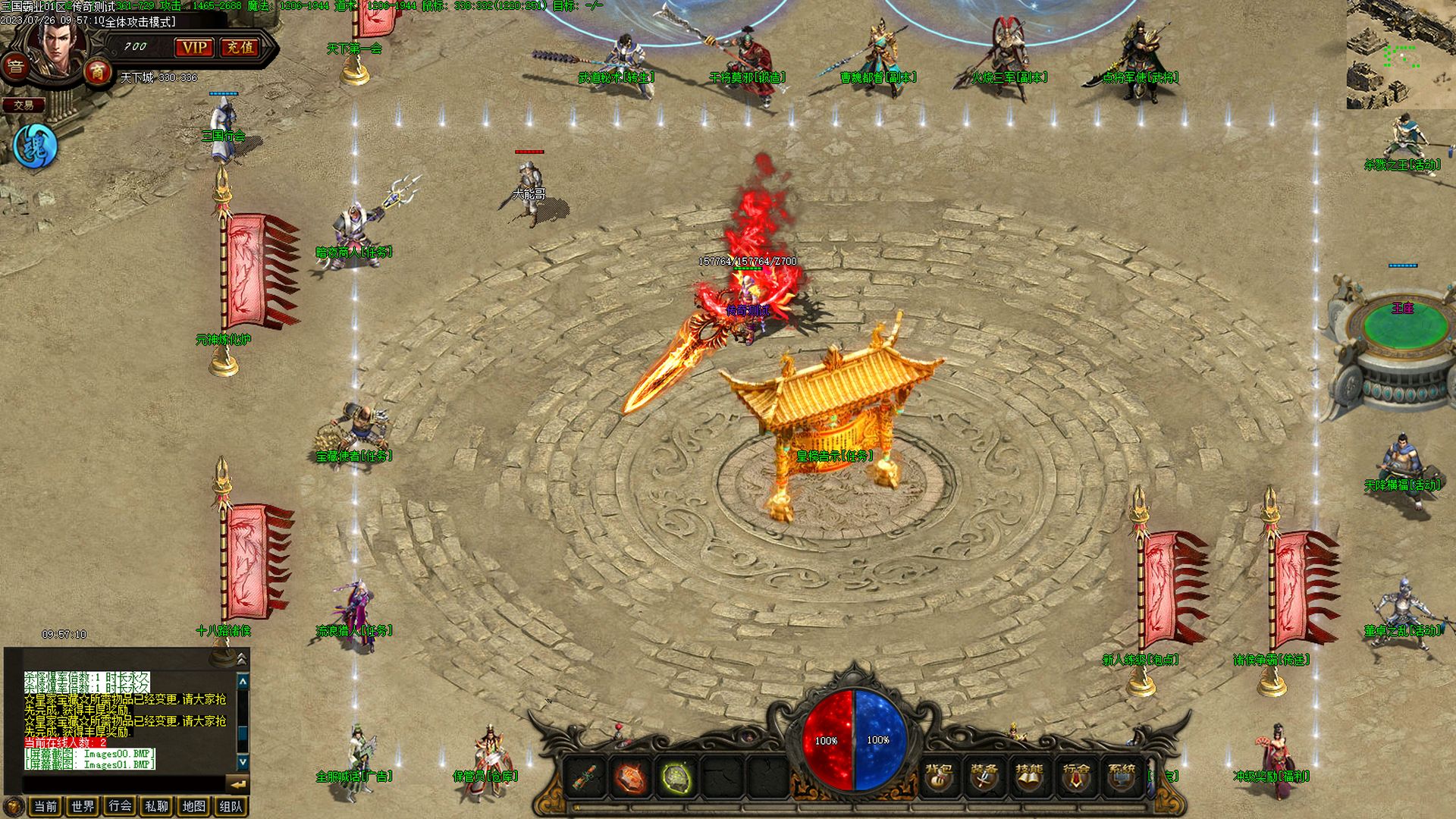1456x819 pixels.
Task: Click the 充值 recharge button
Action: click(x=240, y=48)
